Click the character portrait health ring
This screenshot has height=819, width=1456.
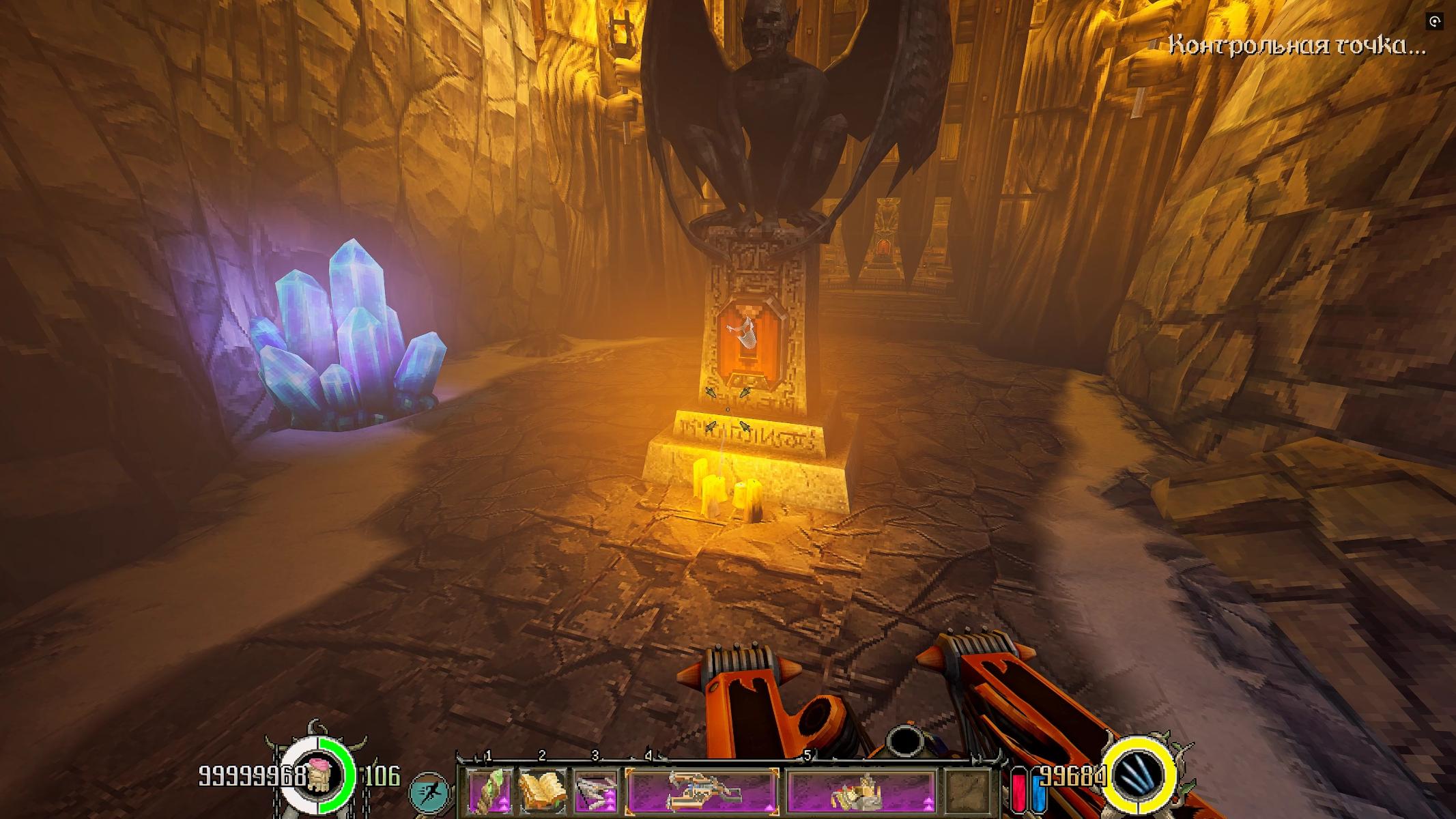[319, 775]
